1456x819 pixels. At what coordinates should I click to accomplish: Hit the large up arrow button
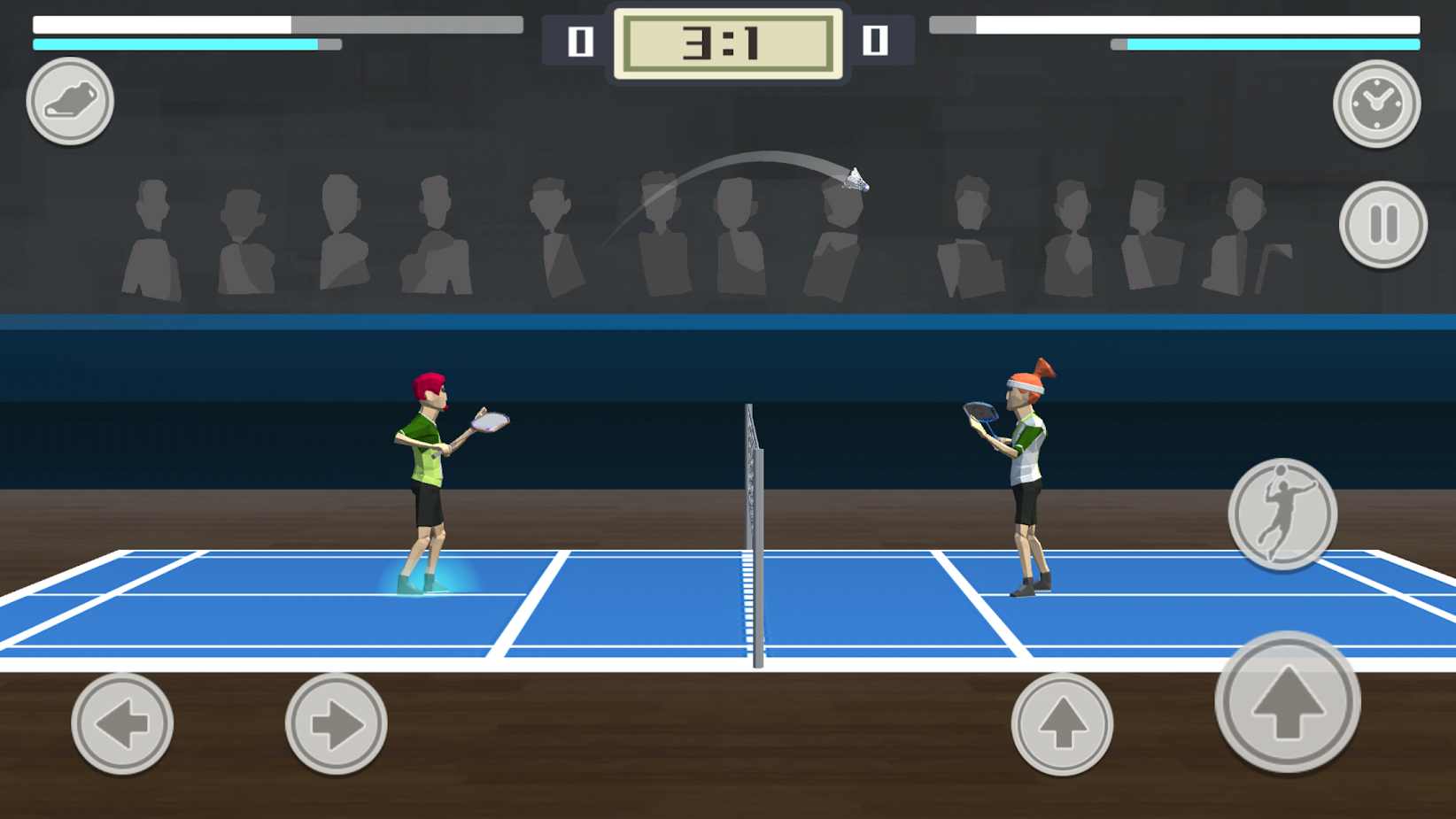1287,701
